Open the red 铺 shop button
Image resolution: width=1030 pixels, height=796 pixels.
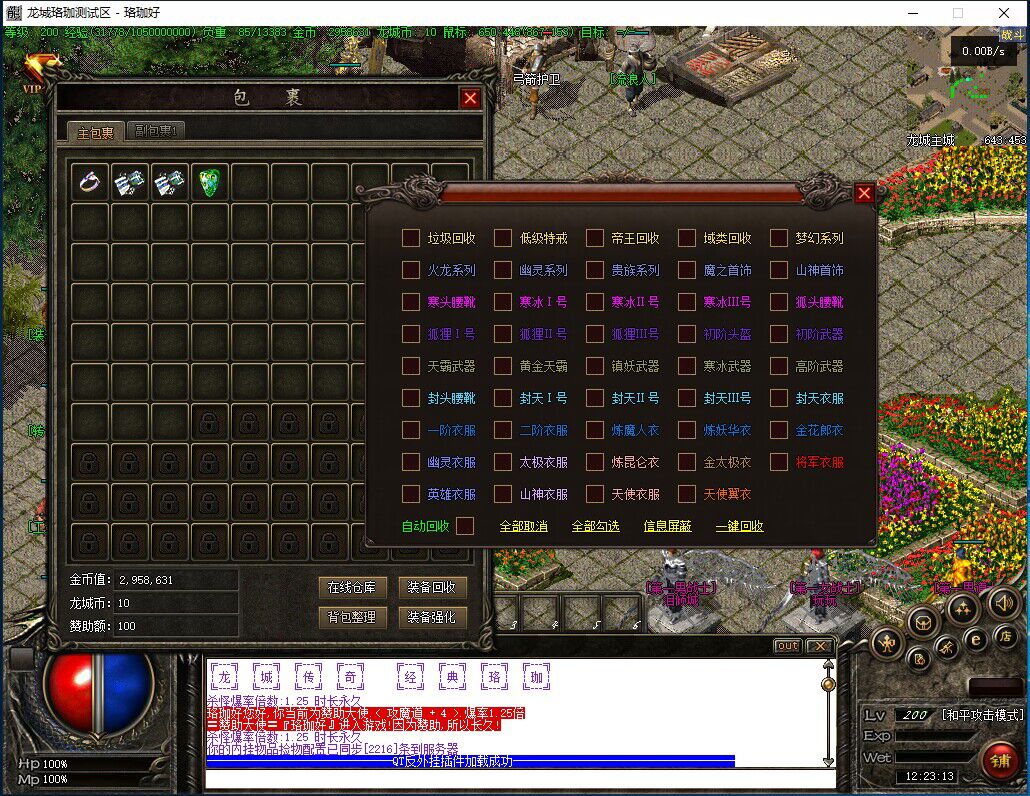(x=999, y=760)
